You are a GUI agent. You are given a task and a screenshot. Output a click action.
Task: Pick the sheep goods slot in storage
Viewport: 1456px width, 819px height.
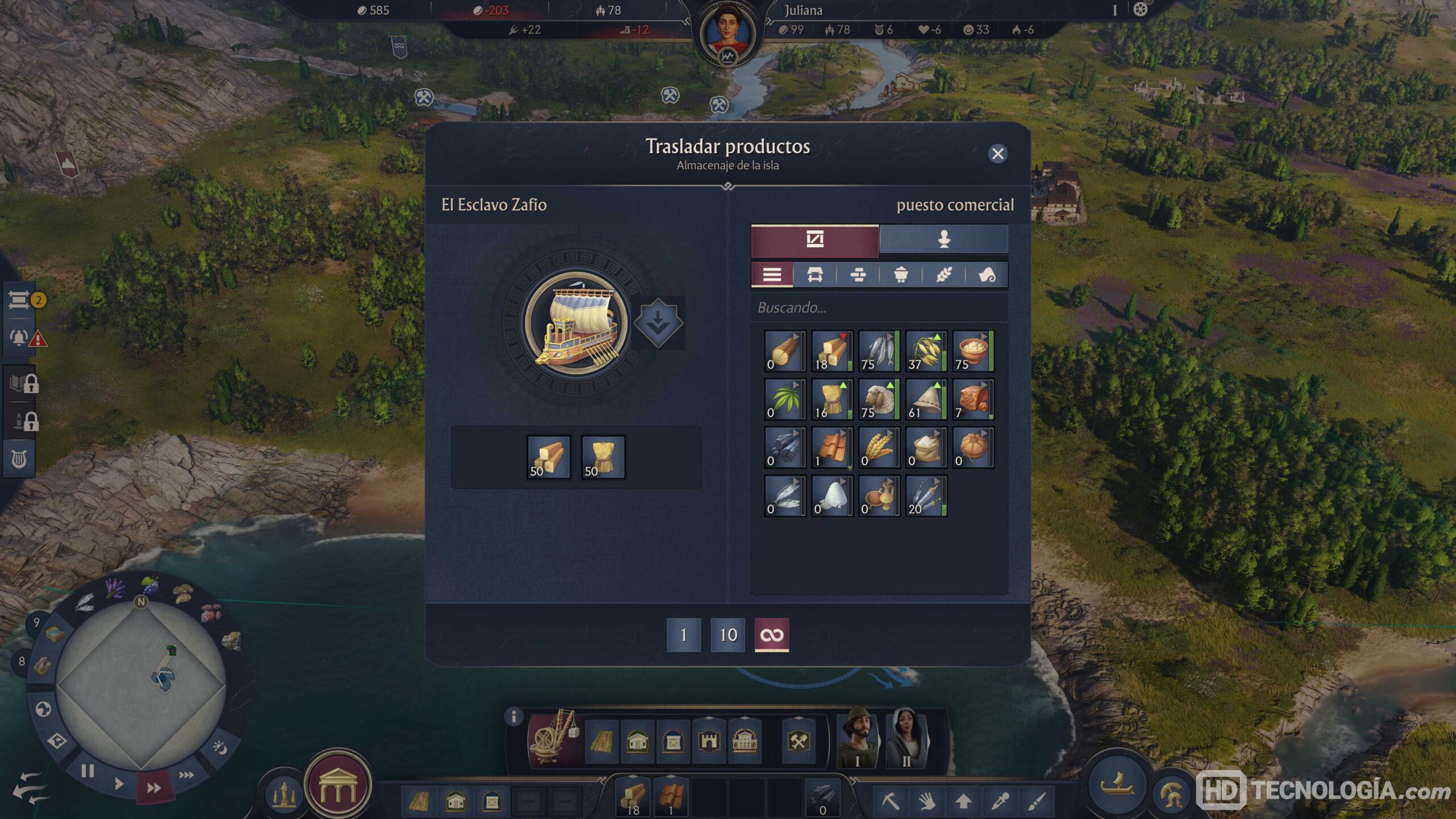click(x=879, y=399)
